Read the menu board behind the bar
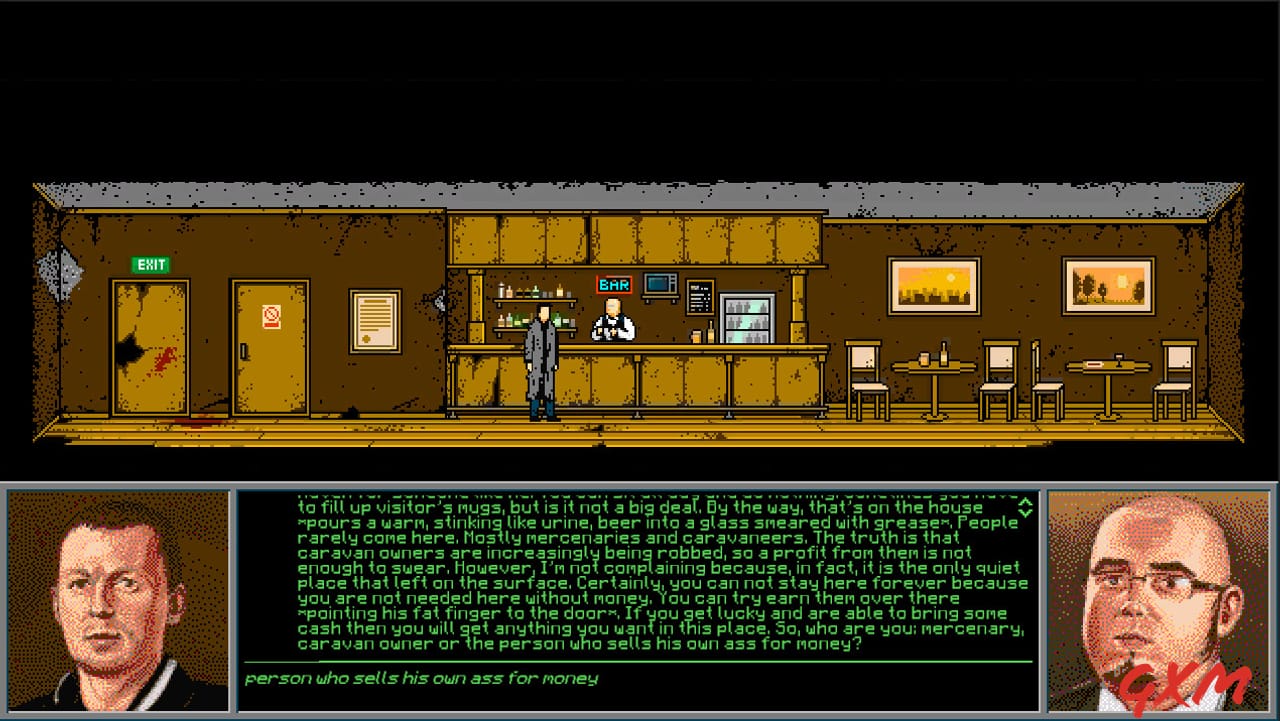 [x=700, y=297]
